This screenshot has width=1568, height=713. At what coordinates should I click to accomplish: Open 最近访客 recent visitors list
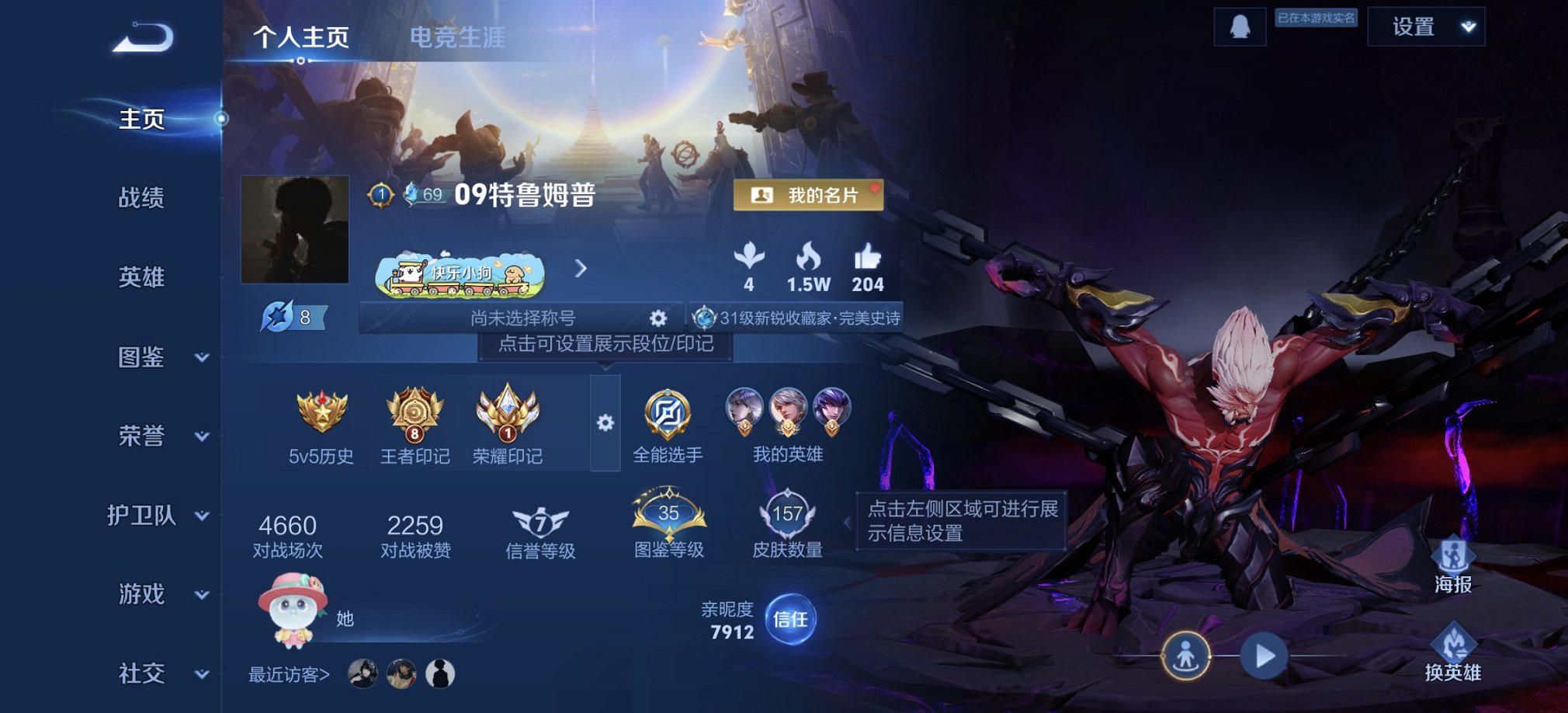(x=288, y=675)
